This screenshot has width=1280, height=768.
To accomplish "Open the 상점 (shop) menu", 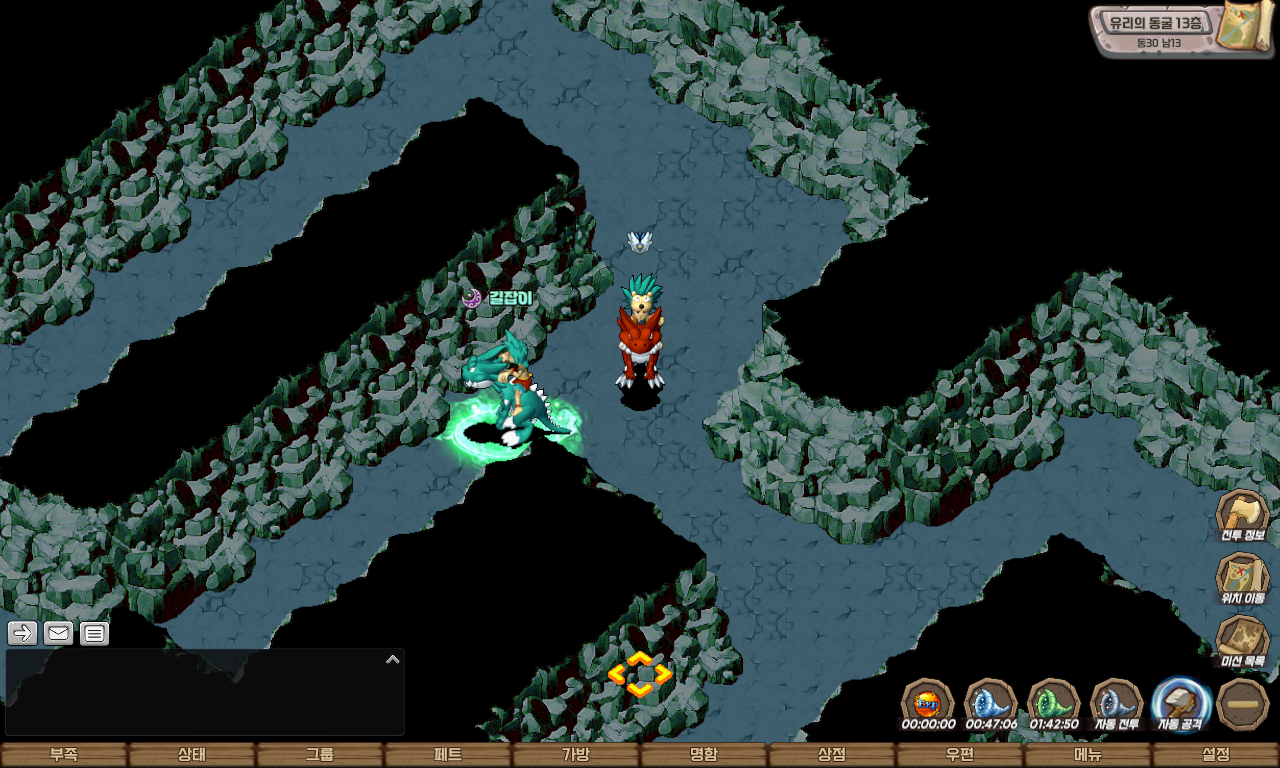I will [832, 755].
